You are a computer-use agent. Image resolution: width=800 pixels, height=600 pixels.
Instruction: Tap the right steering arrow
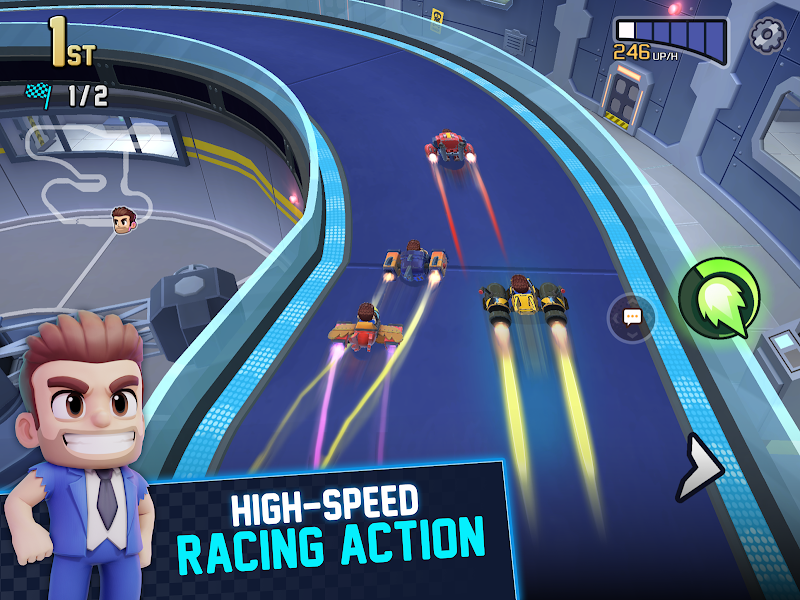(x=703, y=465)
